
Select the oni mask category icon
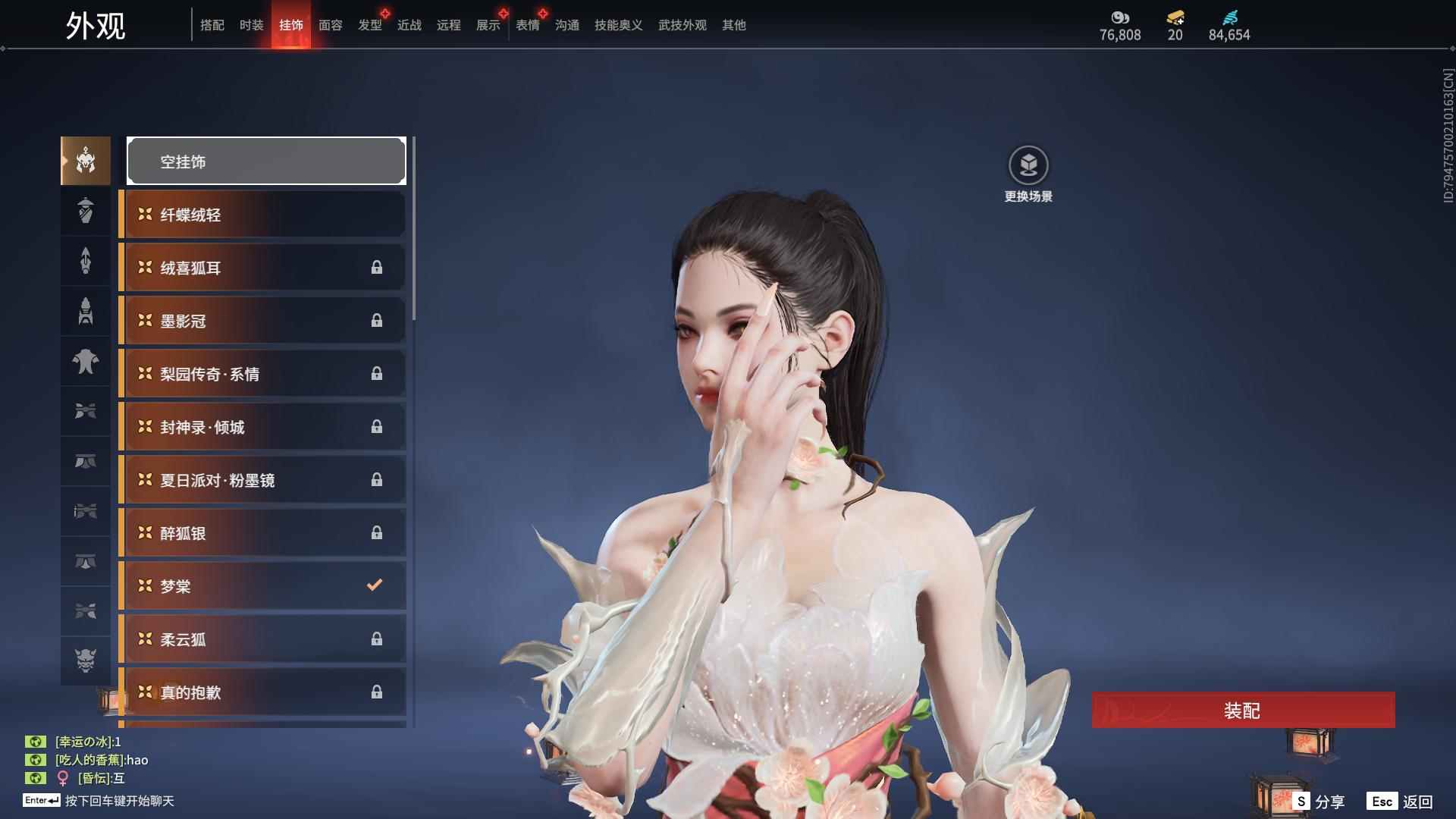(86, 661)
